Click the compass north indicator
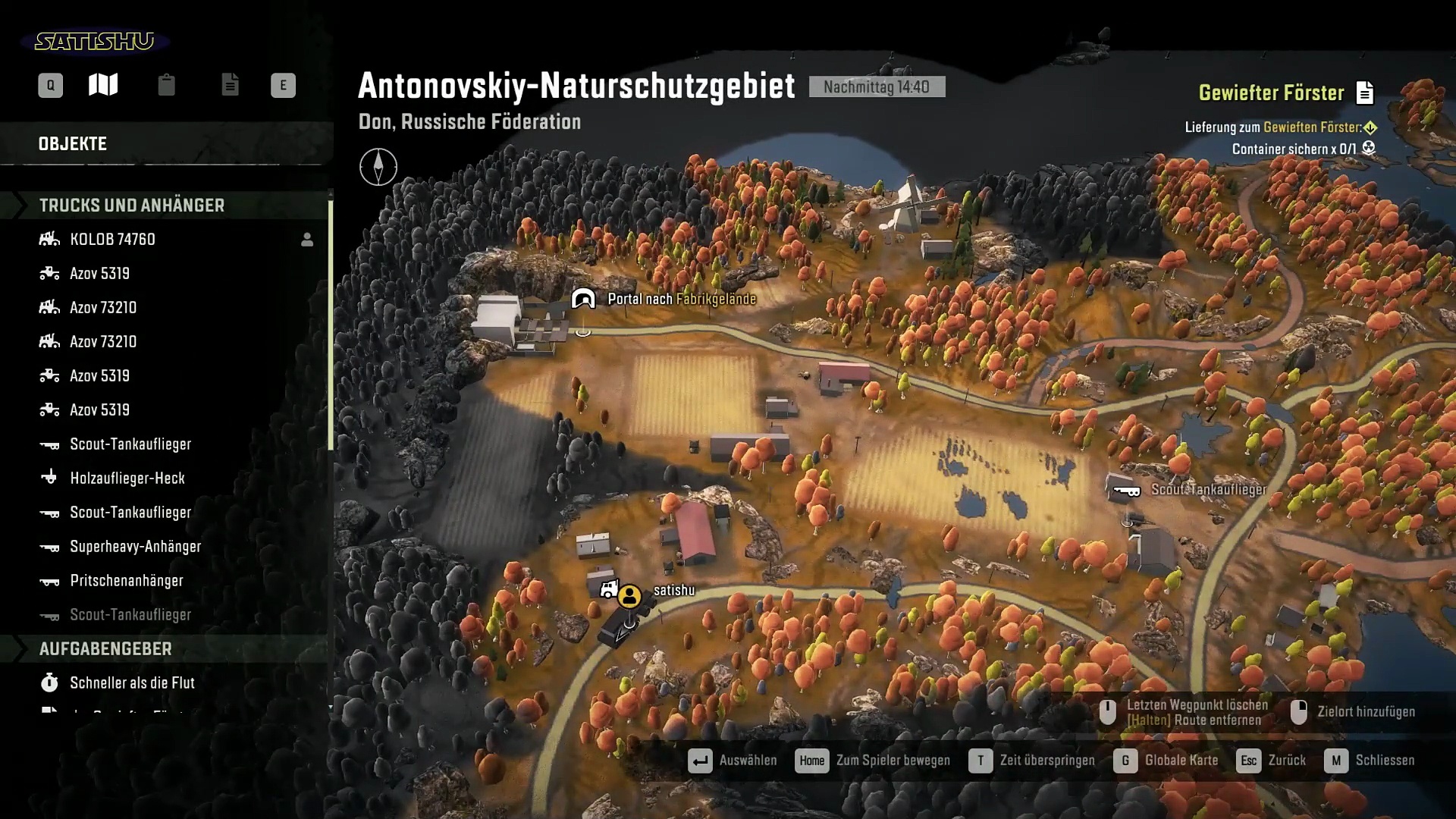This screenshot has width=1456, height=819. click(x=378, y=167)
